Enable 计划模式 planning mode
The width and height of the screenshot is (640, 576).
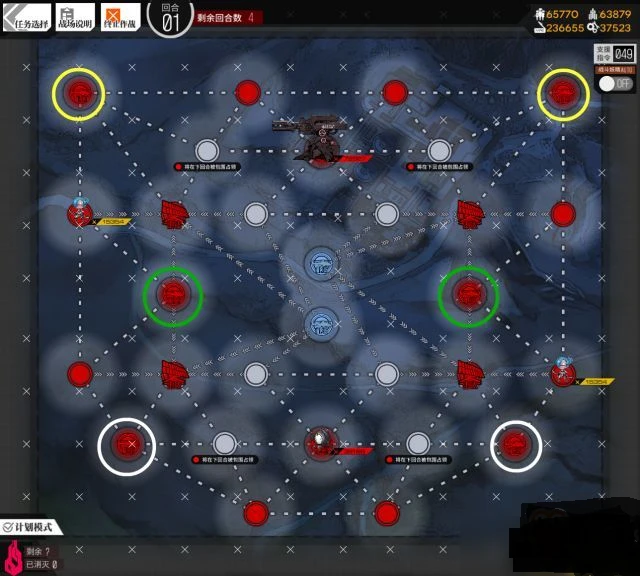(32, 526)
